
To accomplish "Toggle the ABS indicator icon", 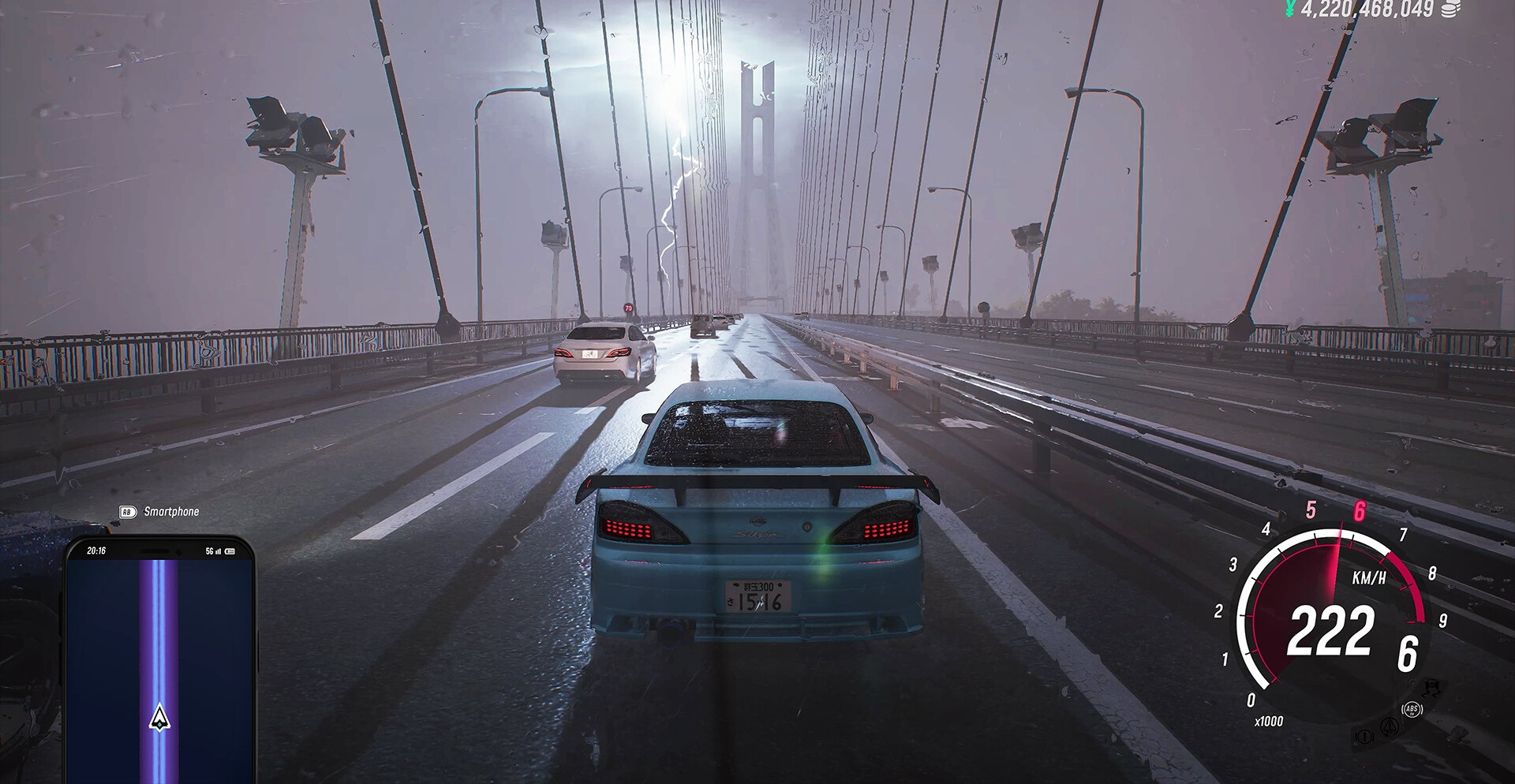I will coord(1412,709).
